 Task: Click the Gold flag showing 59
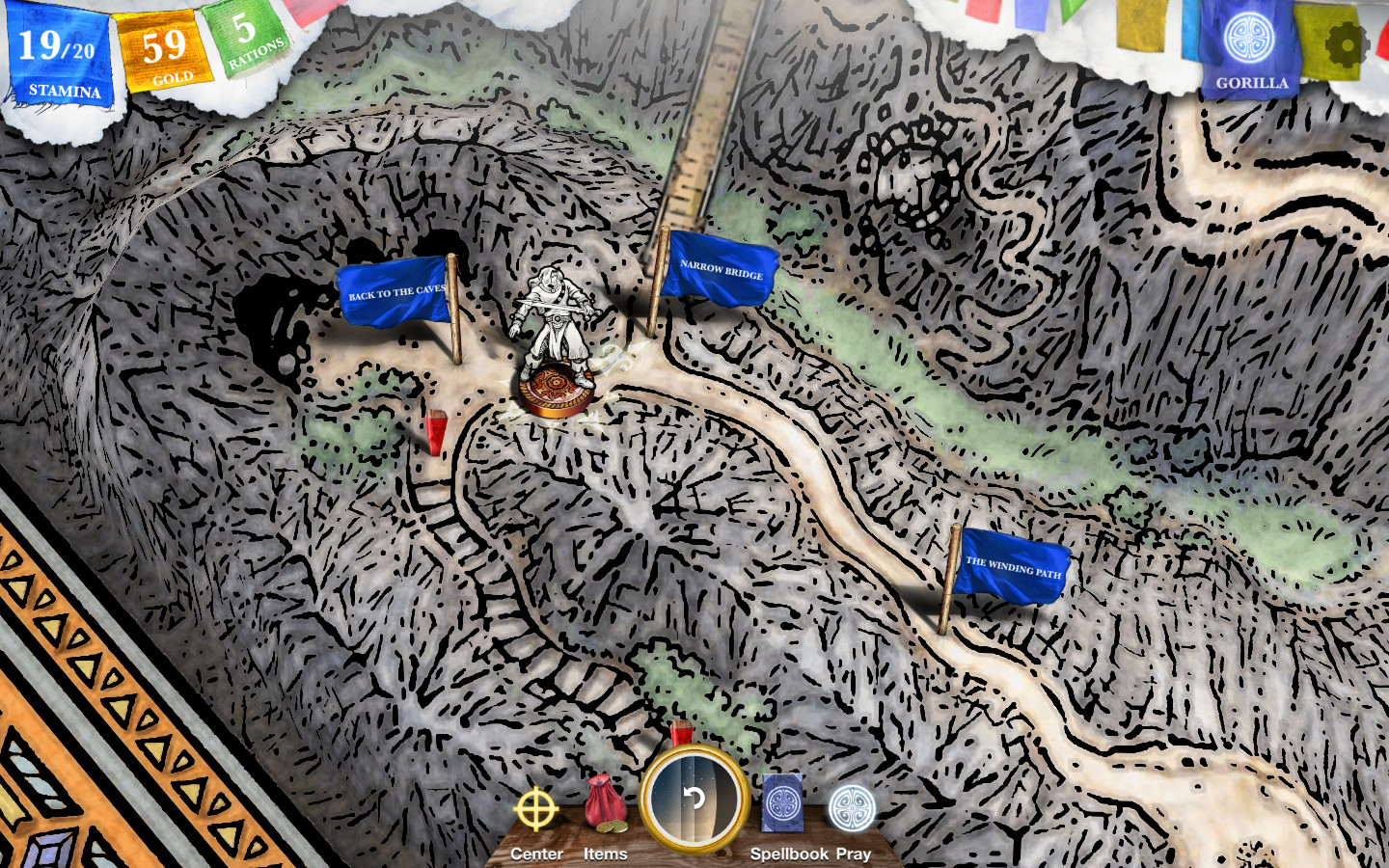pyautogui.click(x=166, y=46)
